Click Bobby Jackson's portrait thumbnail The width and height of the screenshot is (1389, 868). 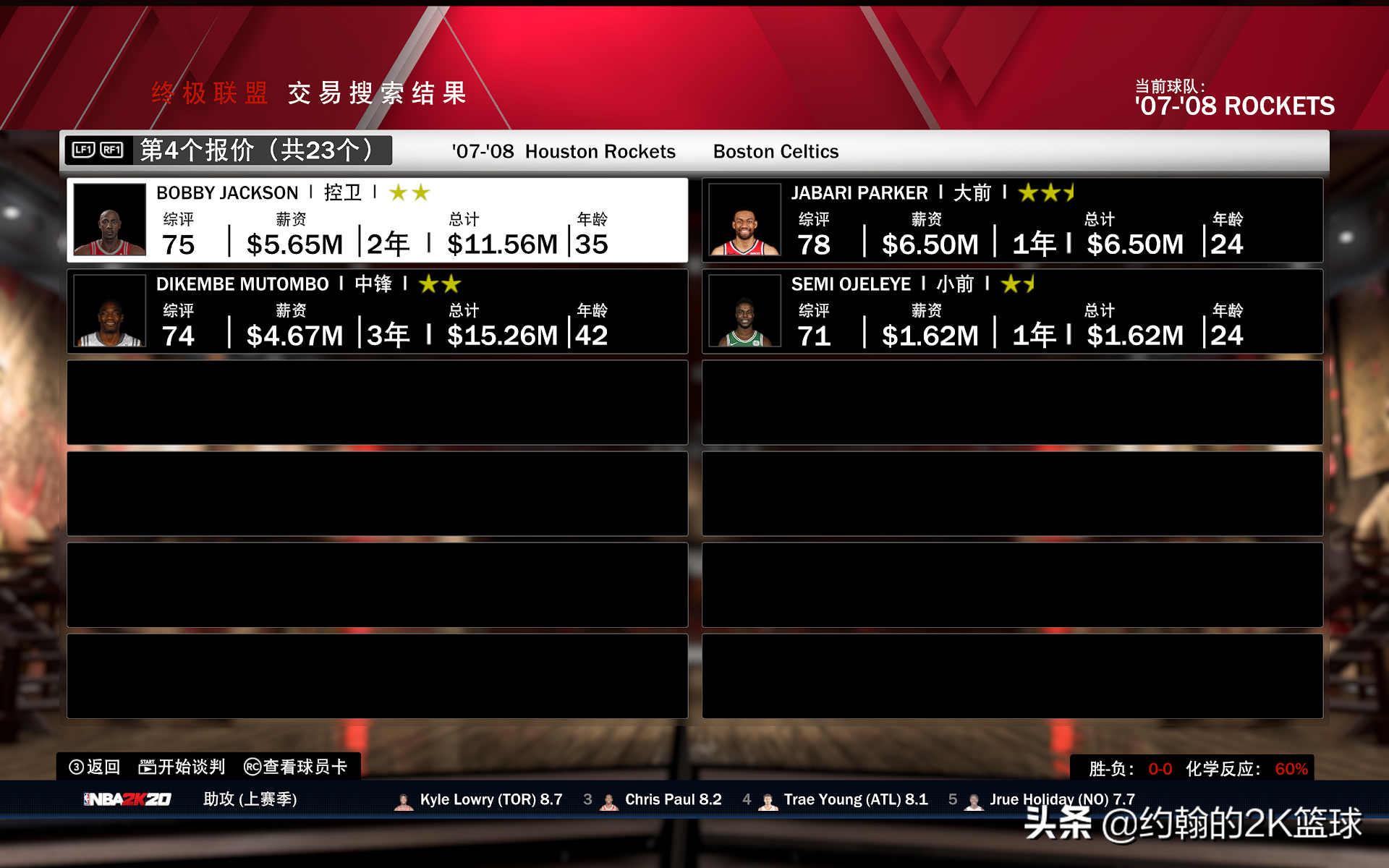[110, 220]
